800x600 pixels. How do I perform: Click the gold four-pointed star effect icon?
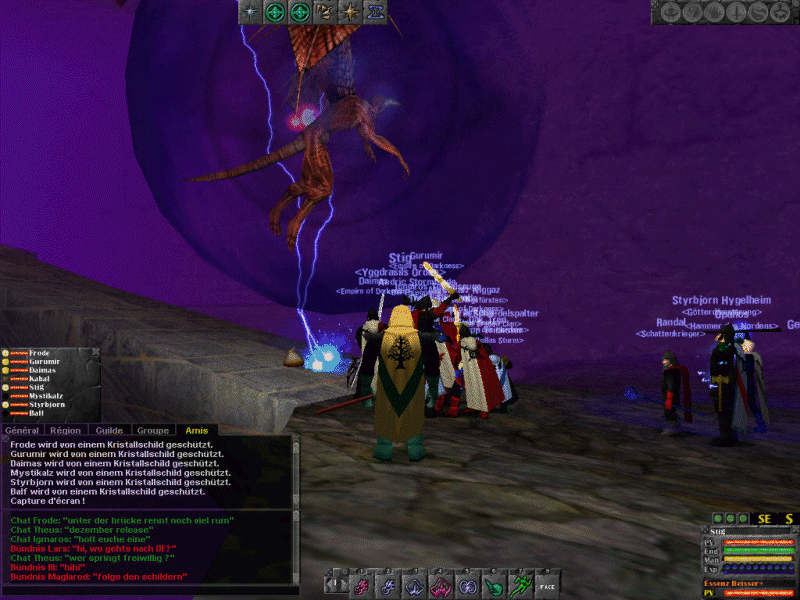[x=351, y=12]
